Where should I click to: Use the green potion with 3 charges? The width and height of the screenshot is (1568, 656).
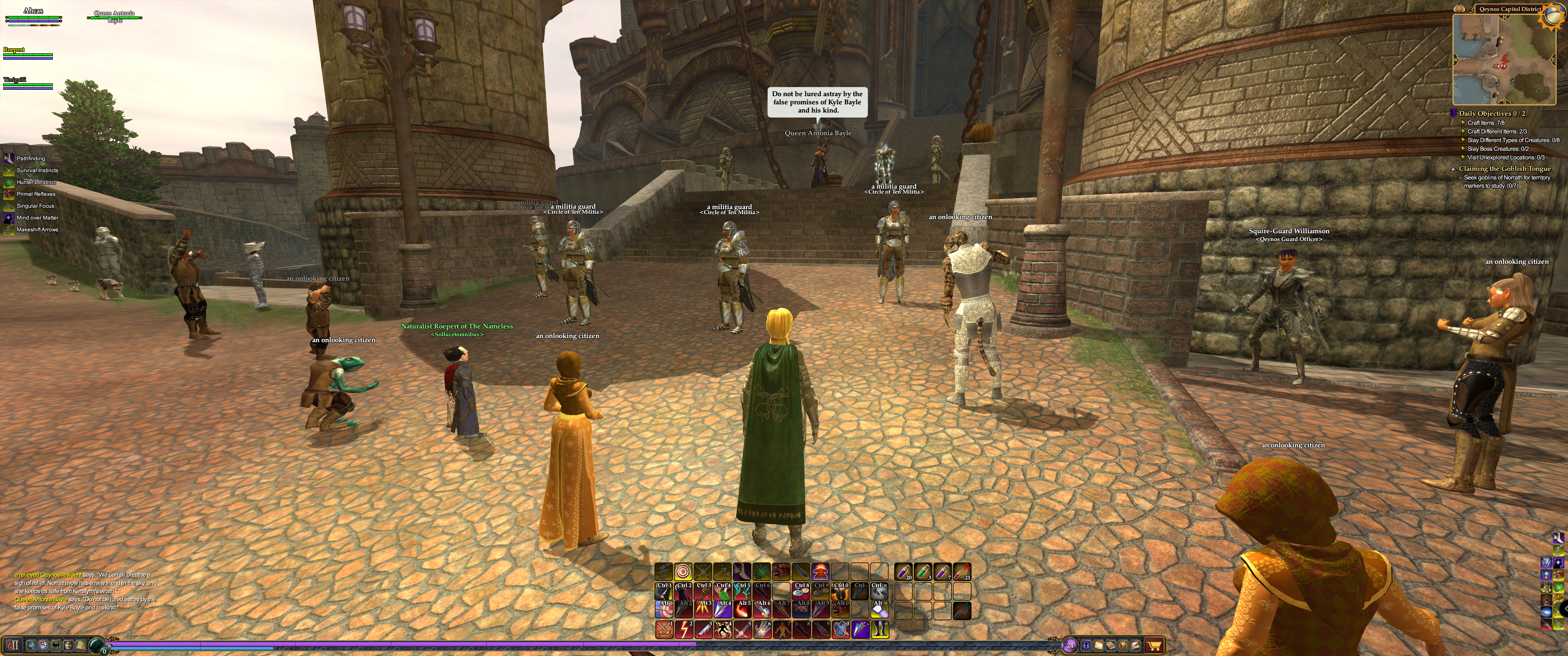[923, 571]
